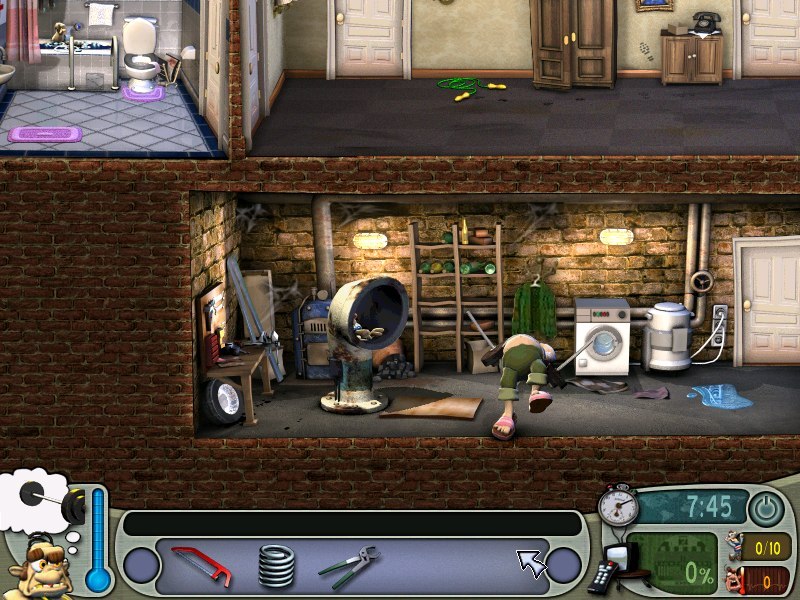
Task: Open the menu with the power button
Action: (x=767, y=509)
